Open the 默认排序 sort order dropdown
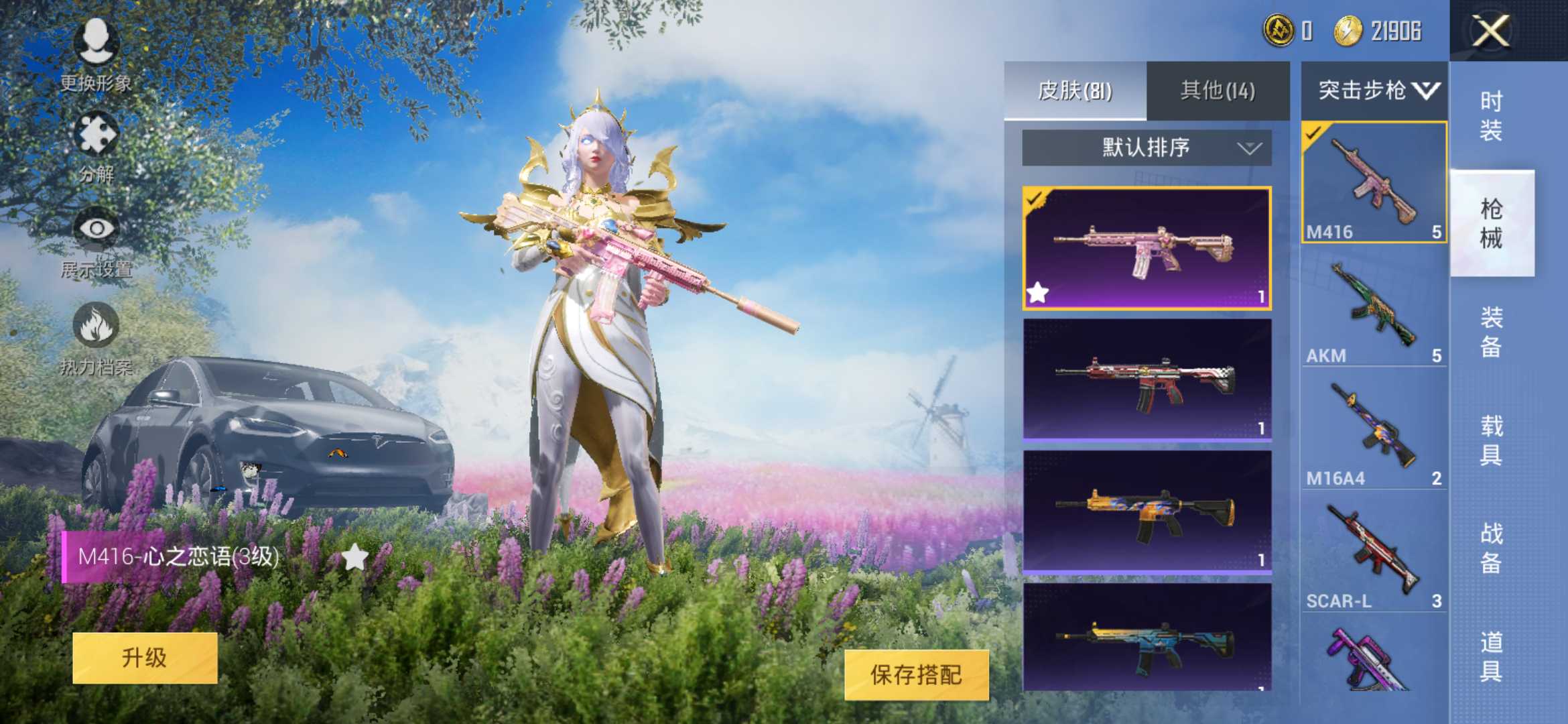The width and height of the screenshot is (1568, 724). point(1145,148)
